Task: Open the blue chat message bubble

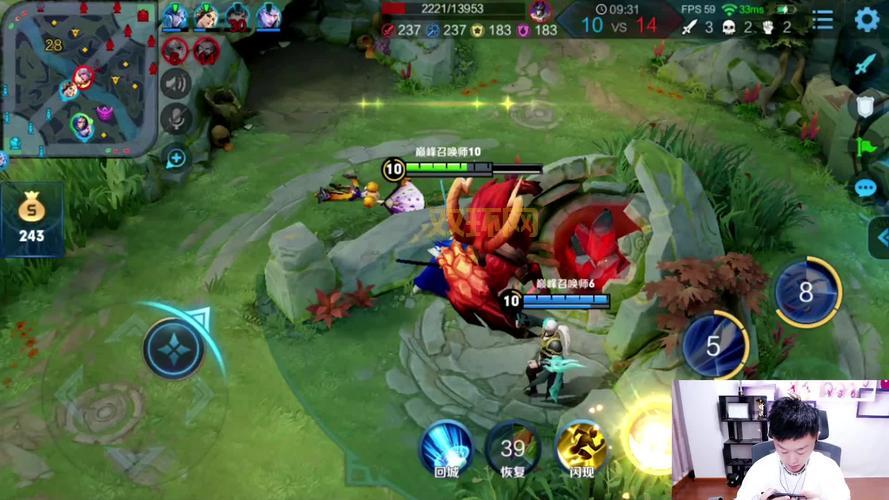Action: click(x=866, y=187)
